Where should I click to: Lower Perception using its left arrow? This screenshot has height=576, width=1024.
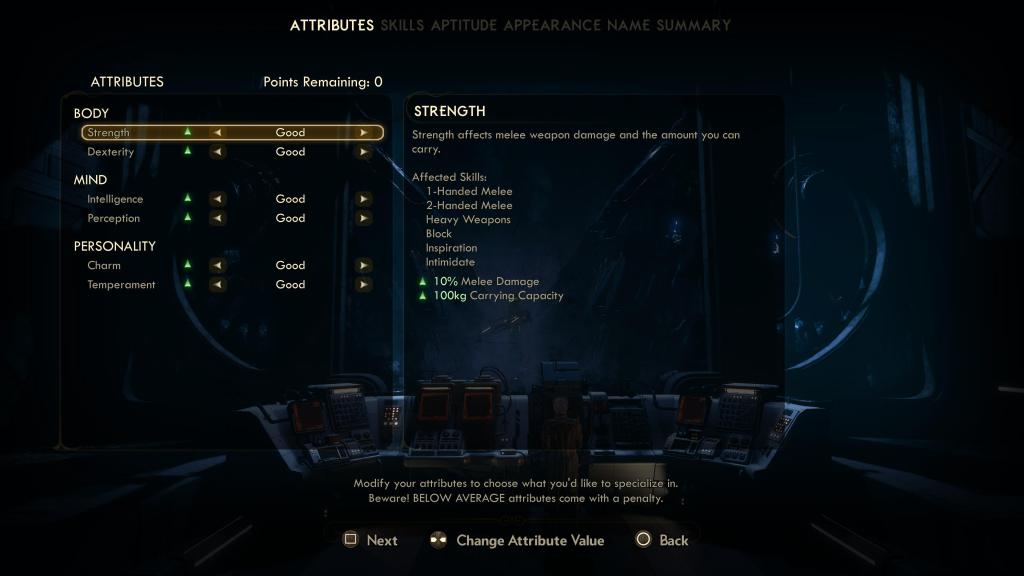217,218
